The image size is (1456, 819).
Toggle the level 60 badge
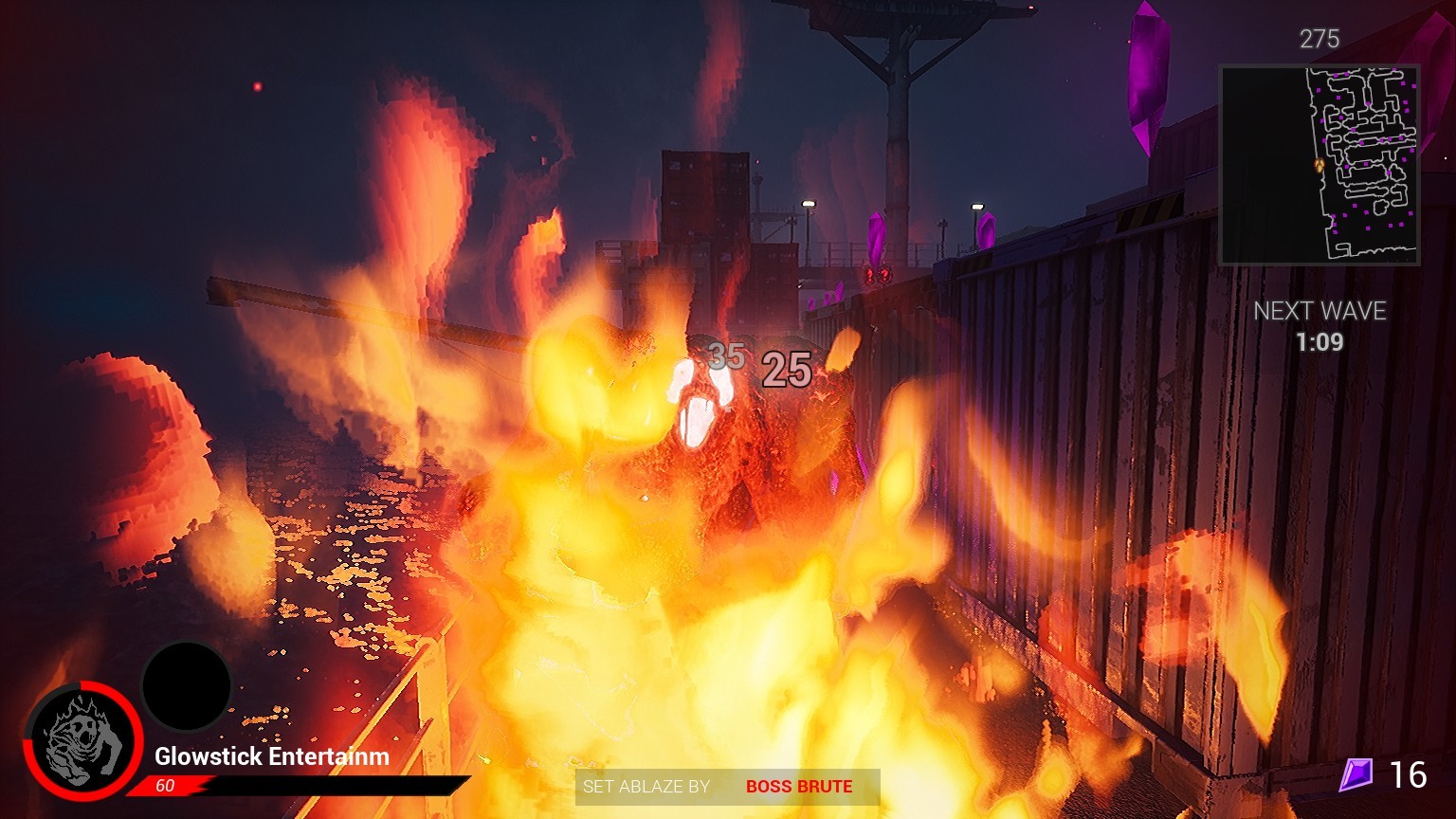pos(165,786)
